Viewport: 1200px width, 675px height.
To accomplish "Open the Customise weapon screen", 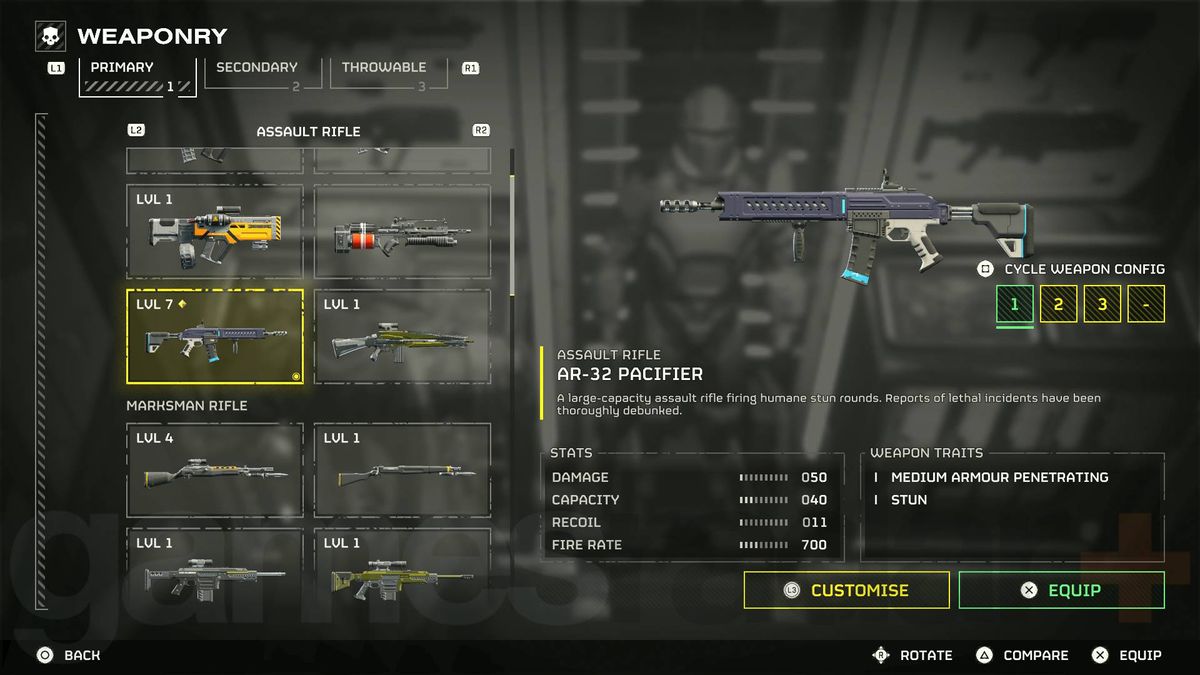I will [846, 590].
